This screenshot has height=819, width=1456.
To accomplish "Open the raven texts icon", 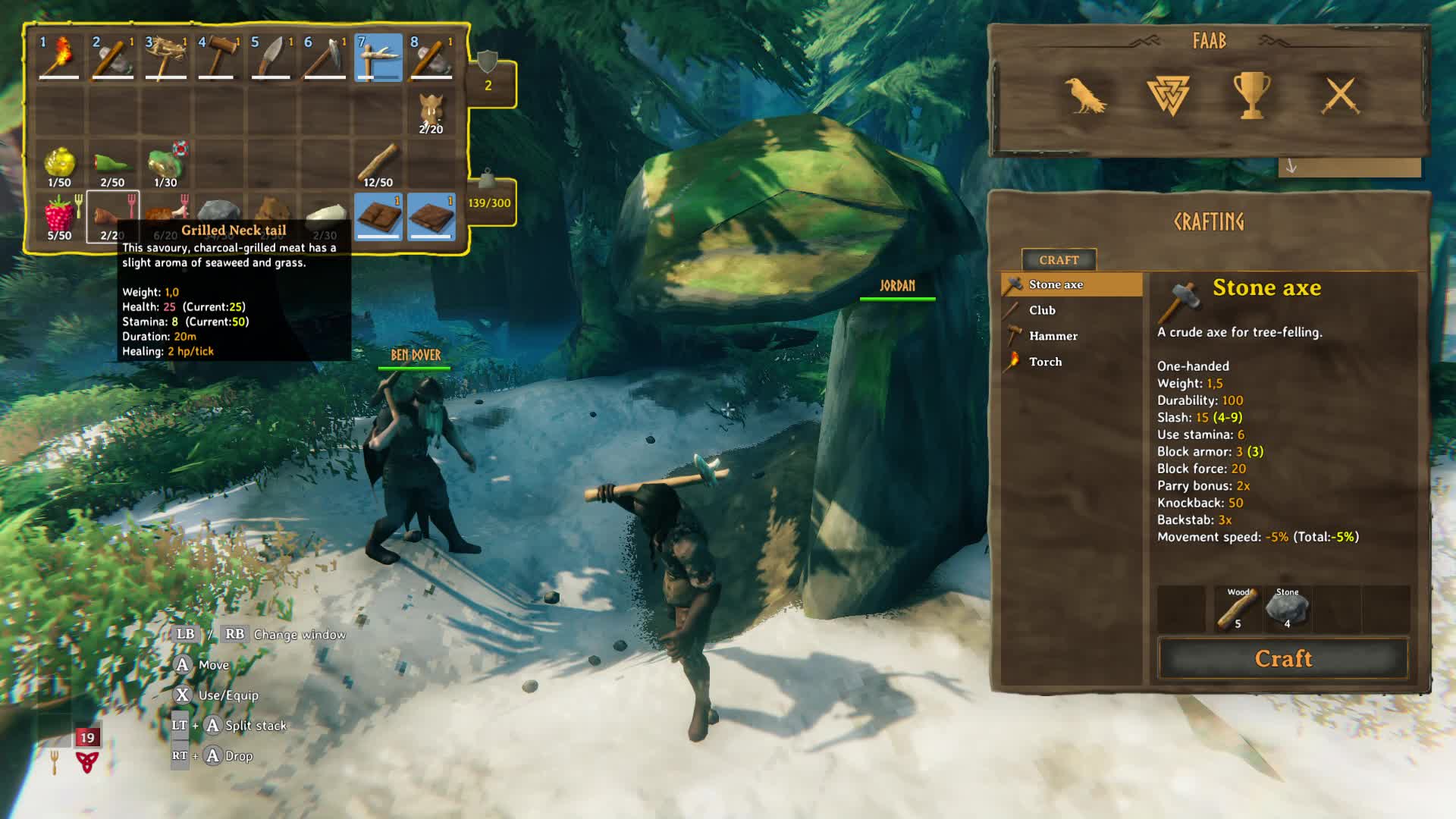I will 1084,96.
